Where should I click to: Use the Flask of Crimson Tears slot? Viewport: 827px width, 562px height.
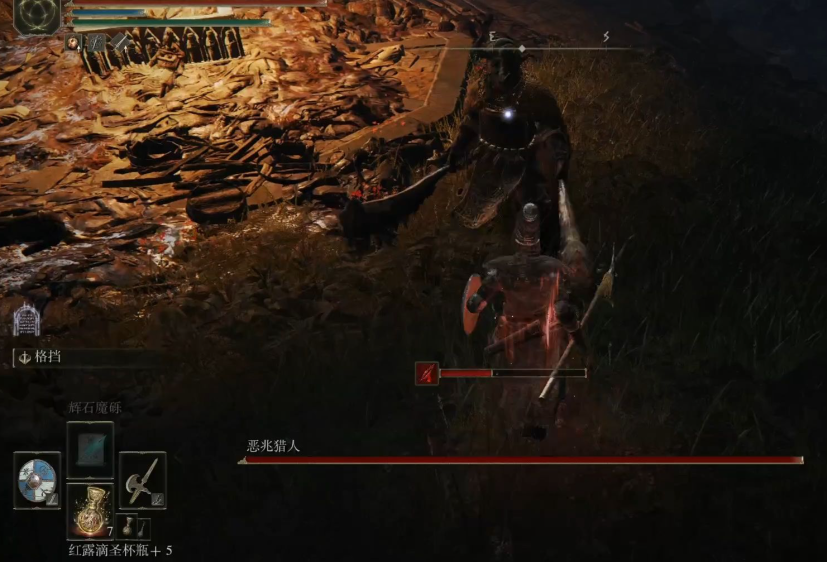point(90,510)
